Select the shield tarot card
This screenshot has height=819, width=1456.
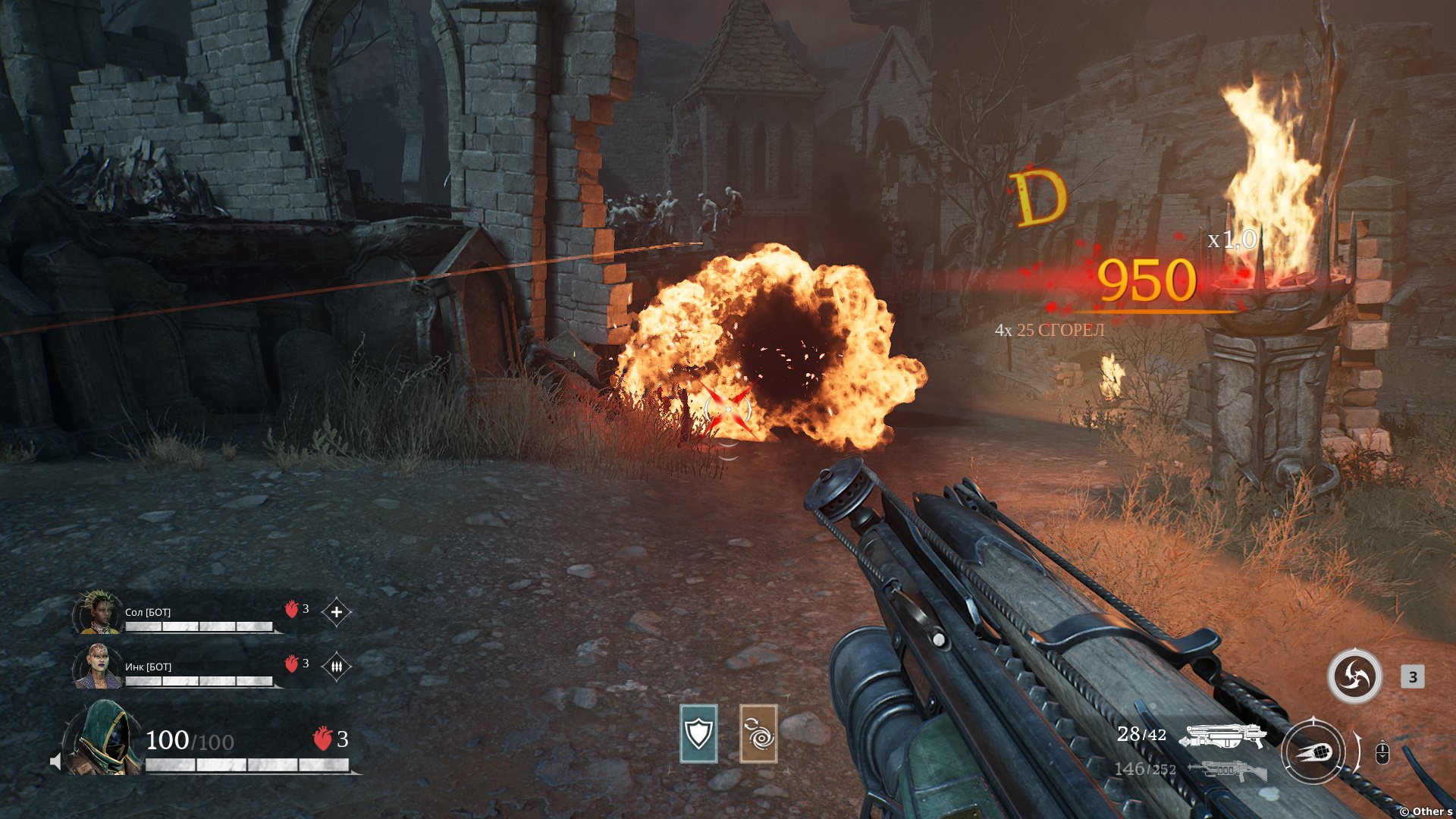click(x=698, y=733)
